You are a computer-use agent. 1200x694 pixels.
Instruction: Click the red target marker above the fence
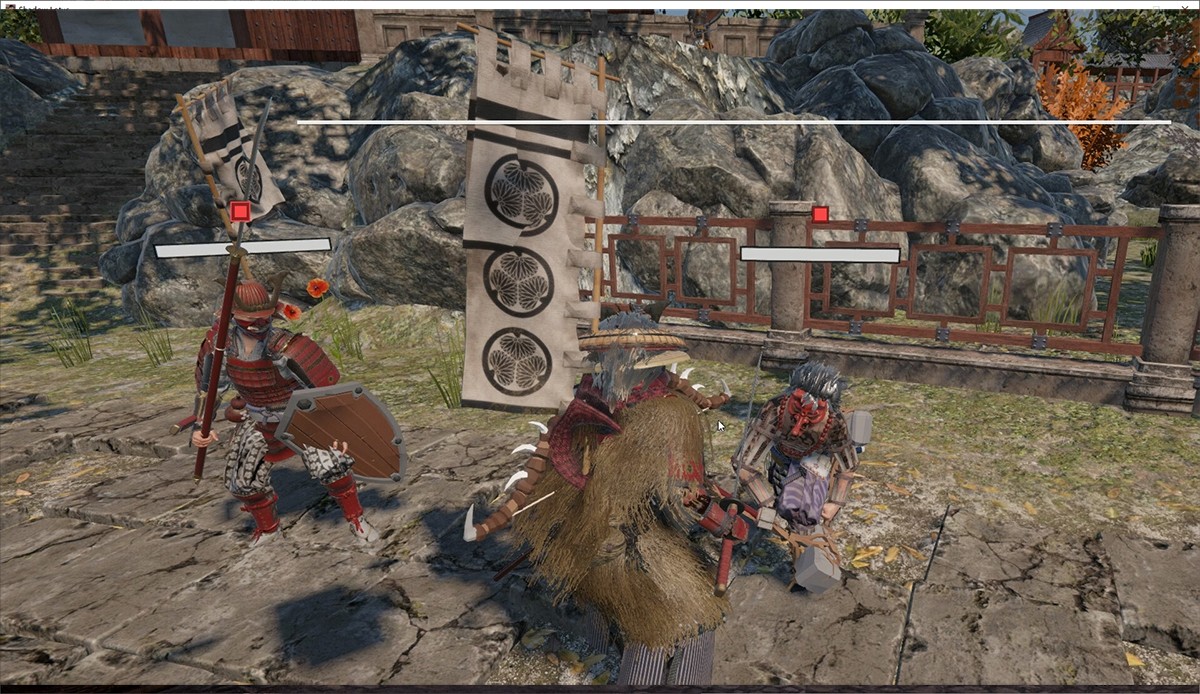point(820,214)
